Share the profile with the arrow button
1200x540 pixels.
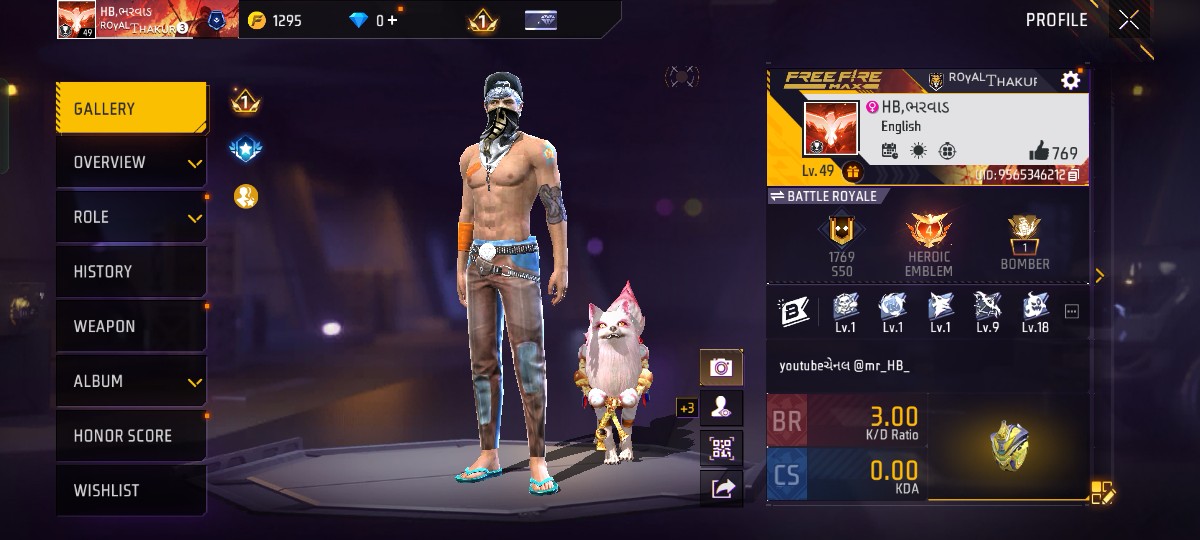[x=721, y=488]
